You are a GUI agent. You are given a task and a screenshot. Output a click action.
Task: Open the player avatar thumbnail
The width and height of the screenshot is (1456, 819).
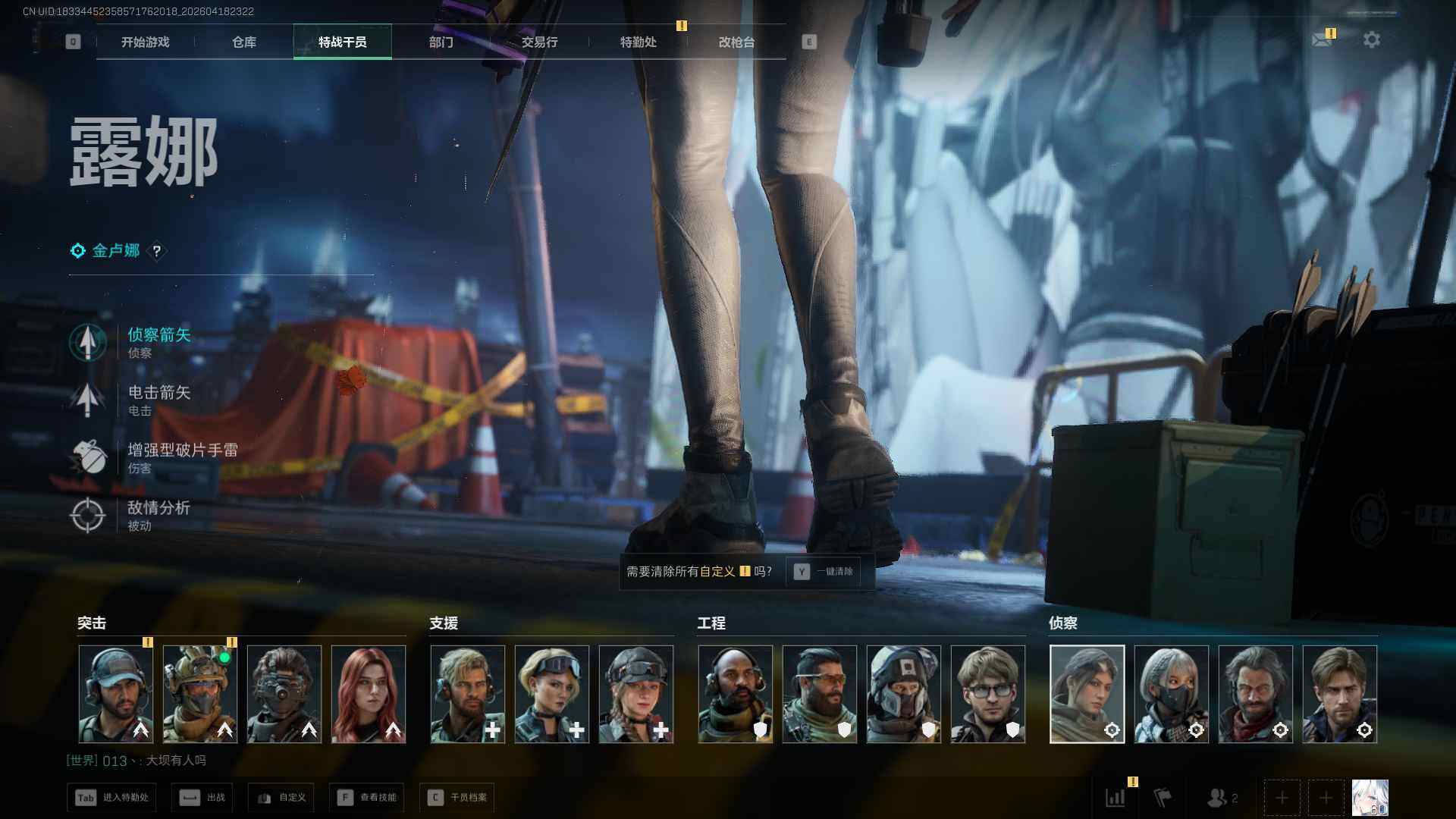point(1370,798)
